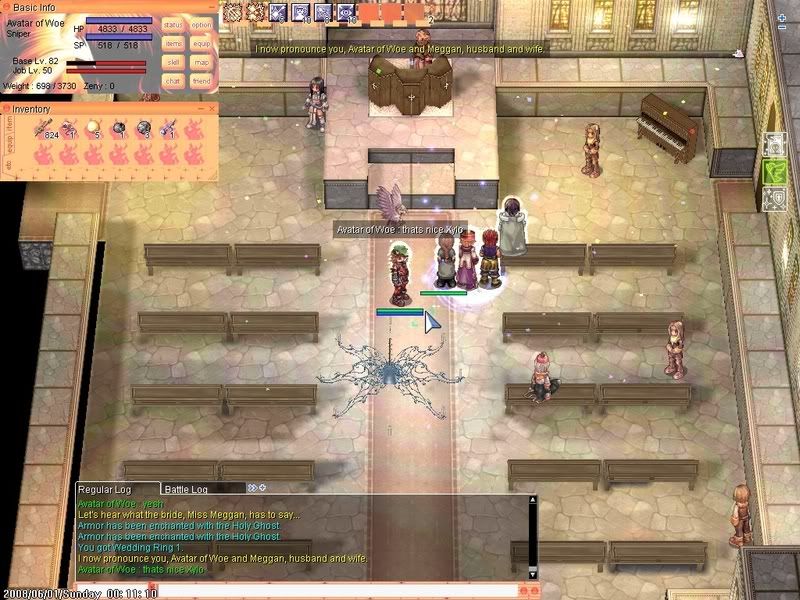Switch to the Regular Log tab

pos(105,488)
